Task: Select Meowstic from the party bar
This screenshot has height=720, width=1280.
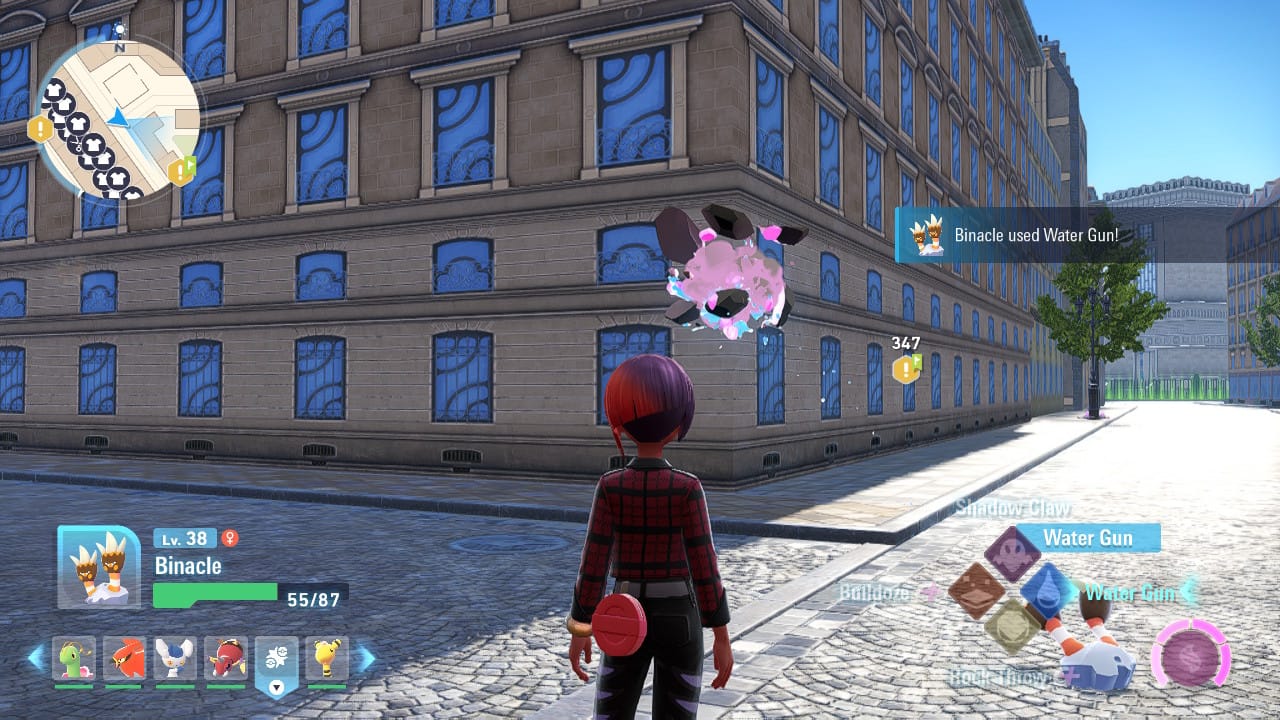Action: point(175,658)
